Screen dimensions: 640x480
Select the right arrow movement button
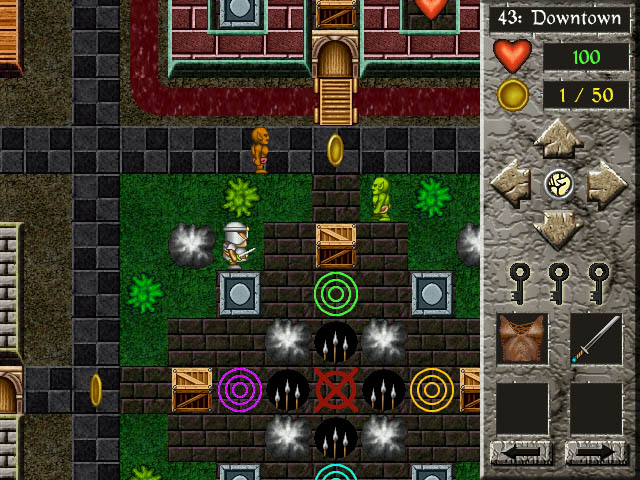pyautogui.click(x=606, y=184)
